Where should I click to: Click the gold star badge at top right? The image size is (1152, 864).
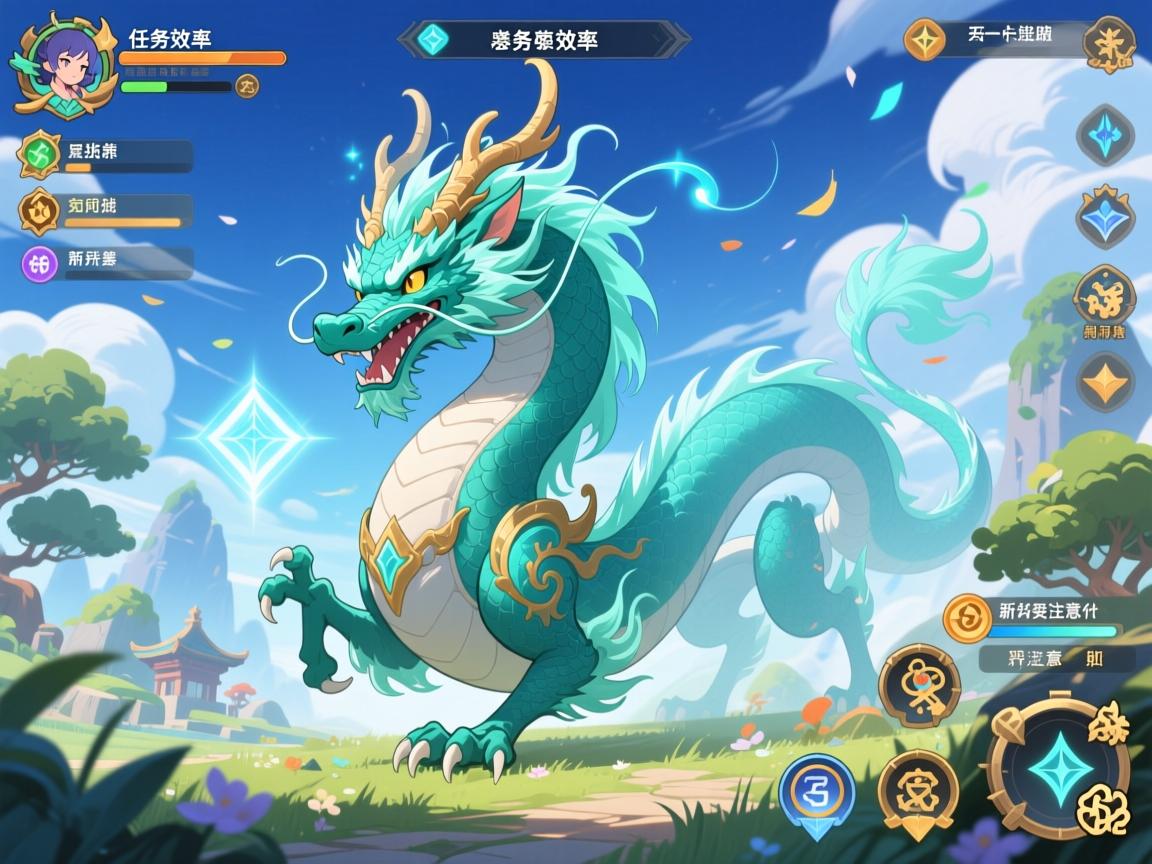925,39
